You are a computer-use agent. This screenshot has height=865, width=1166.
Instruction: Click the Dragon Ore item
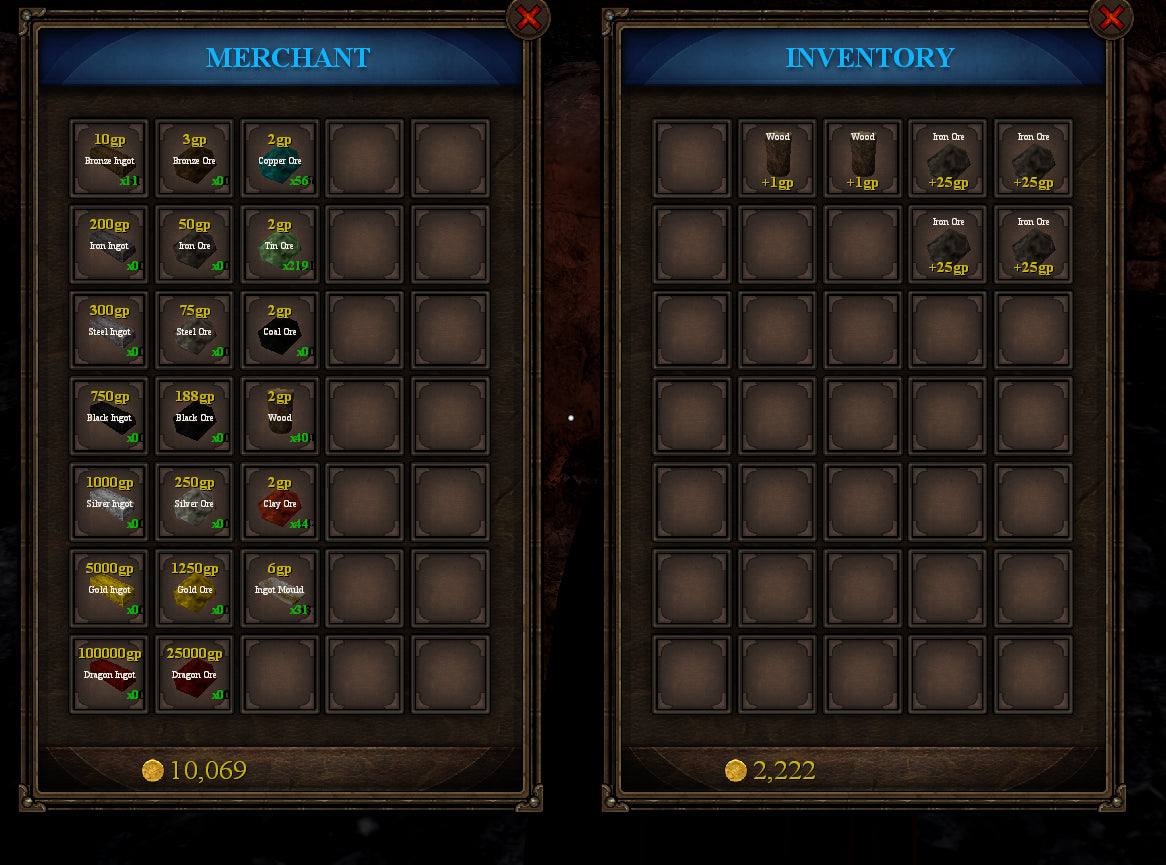point(194,675)
